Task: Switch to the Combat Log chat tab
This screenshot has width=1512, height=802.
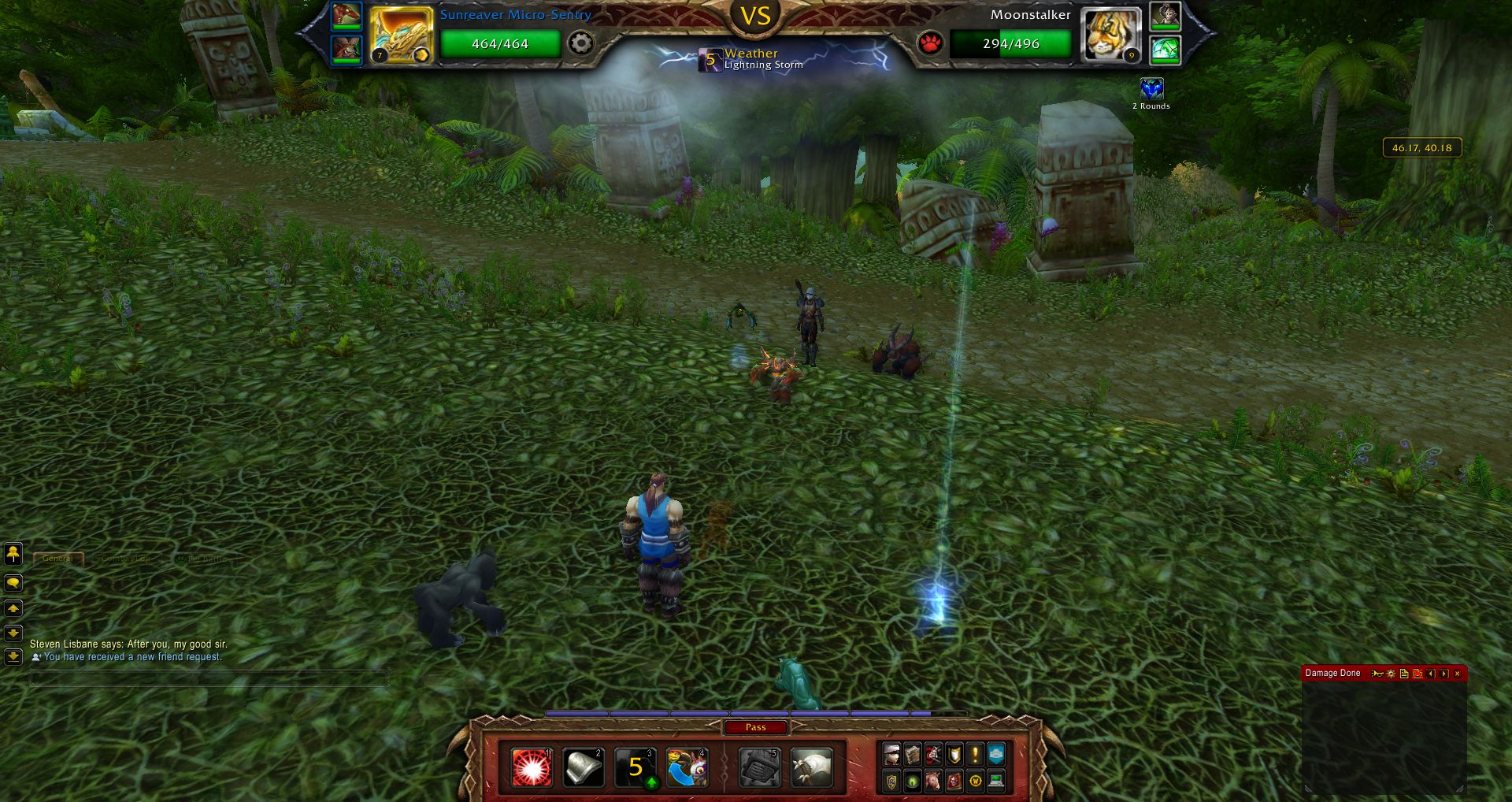Action: [126, 559]
